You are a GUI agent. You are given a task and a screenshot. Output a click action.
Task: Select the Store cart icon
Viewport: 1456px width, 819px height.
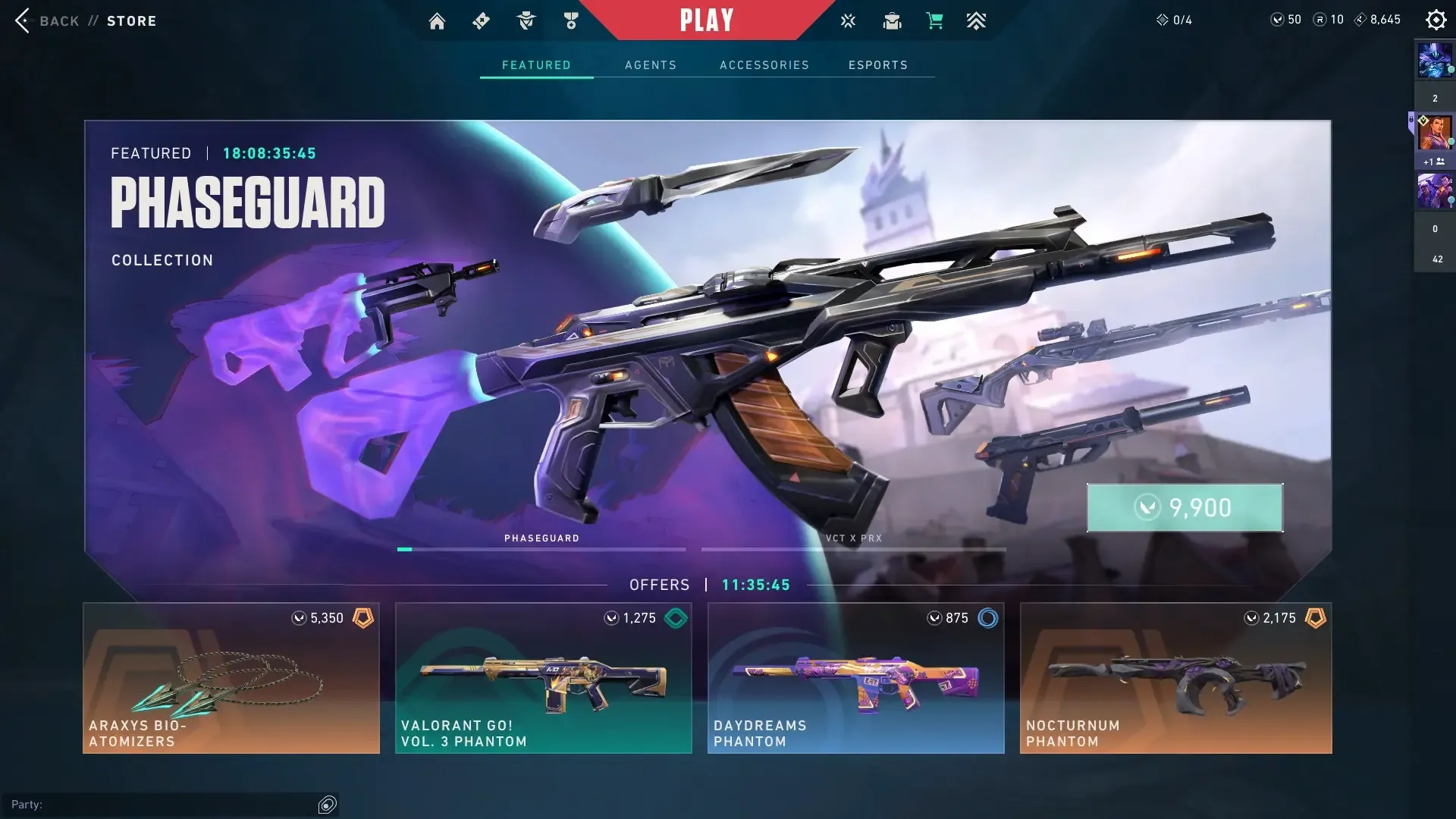tap(934, 20)
